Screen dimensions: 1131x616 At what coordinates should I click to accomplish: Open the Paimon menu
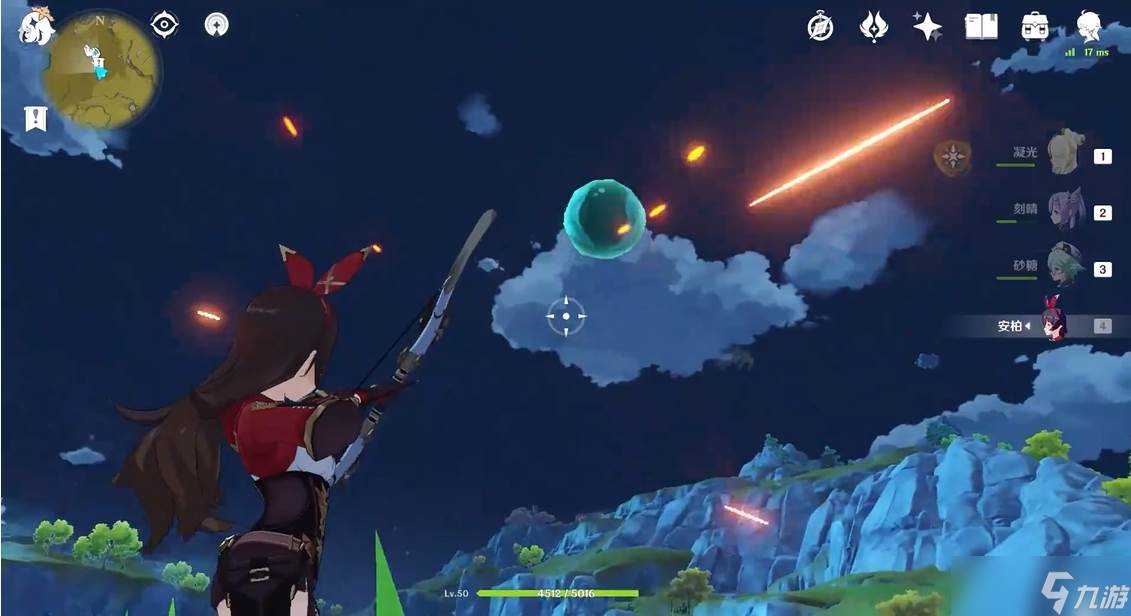click(36, 26)
